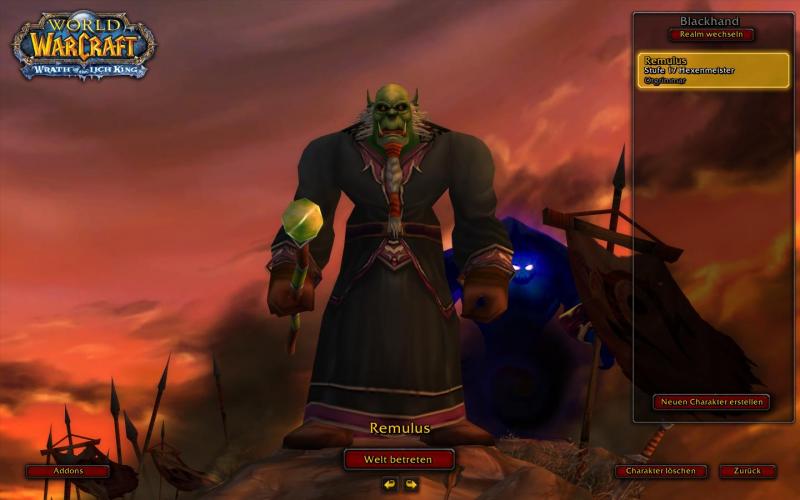Viewport: 800px width, 500px height.
Task: Open the Addons list
Action: 68,471
